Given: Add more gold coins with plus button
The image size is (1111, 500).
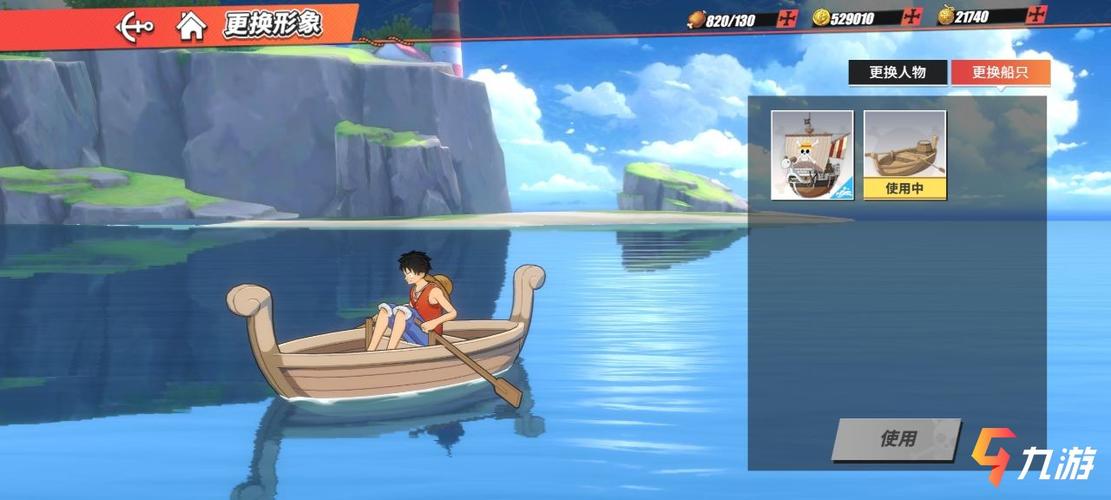Looking at the screenshot, I should click(911, 18).
